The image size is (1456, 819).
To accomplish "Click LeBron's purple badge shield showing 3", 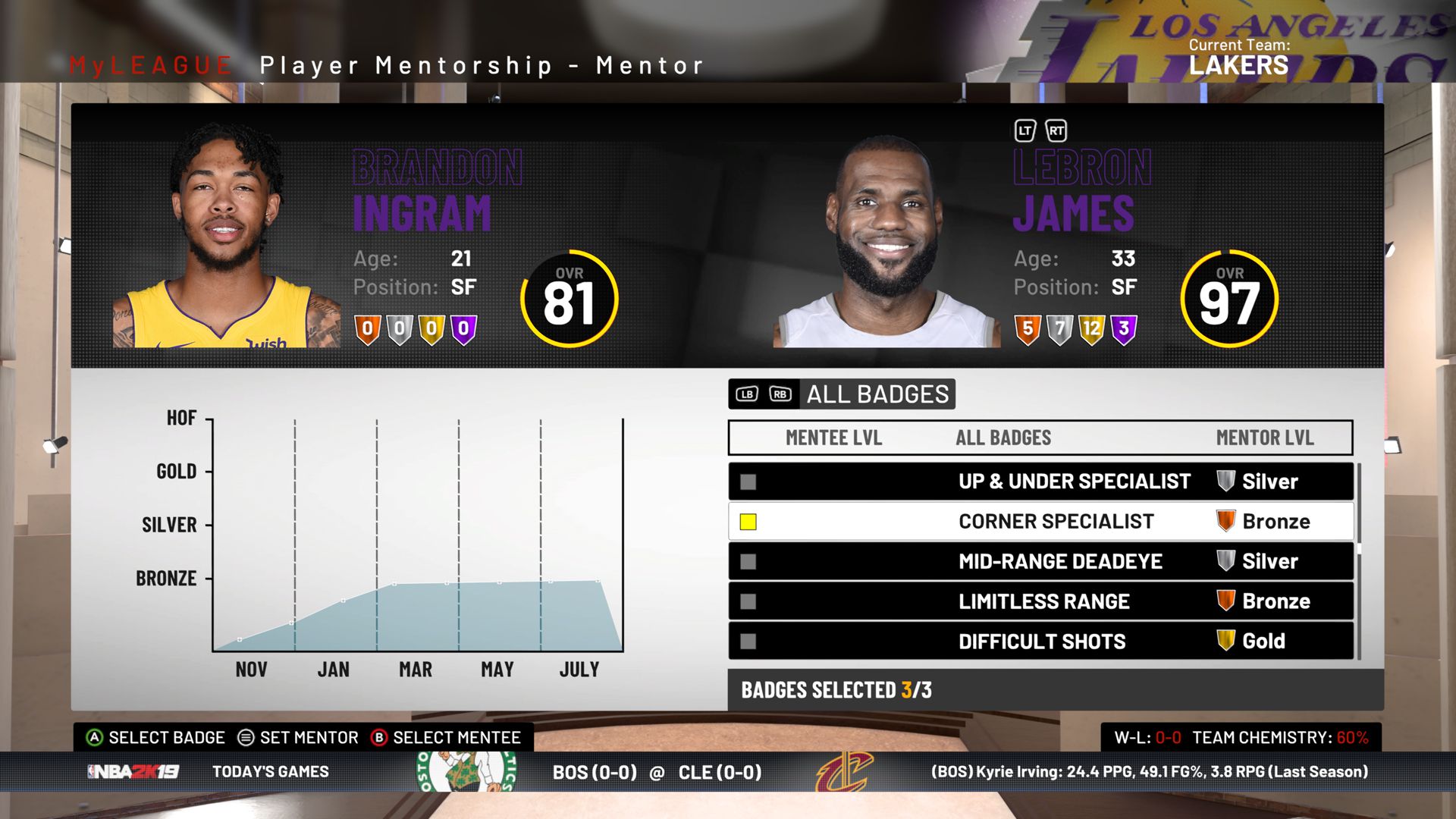I will pos(1125,330).
